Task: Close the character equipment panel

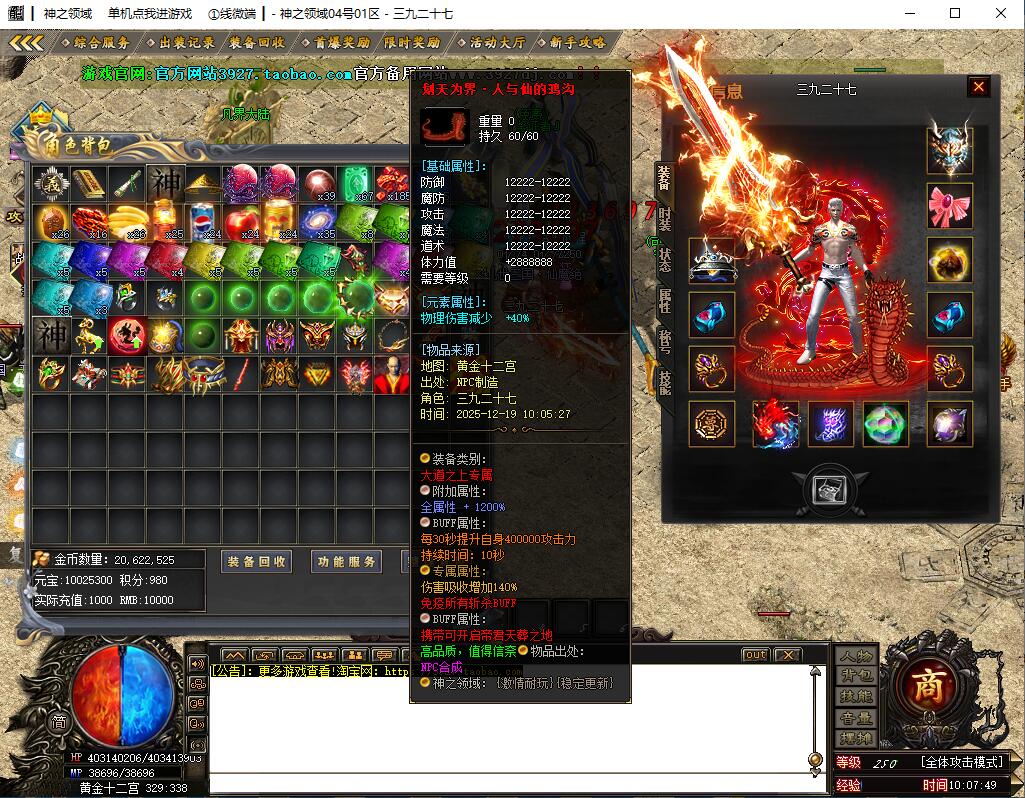Action: pyautogui.click(x=978, y=88)
